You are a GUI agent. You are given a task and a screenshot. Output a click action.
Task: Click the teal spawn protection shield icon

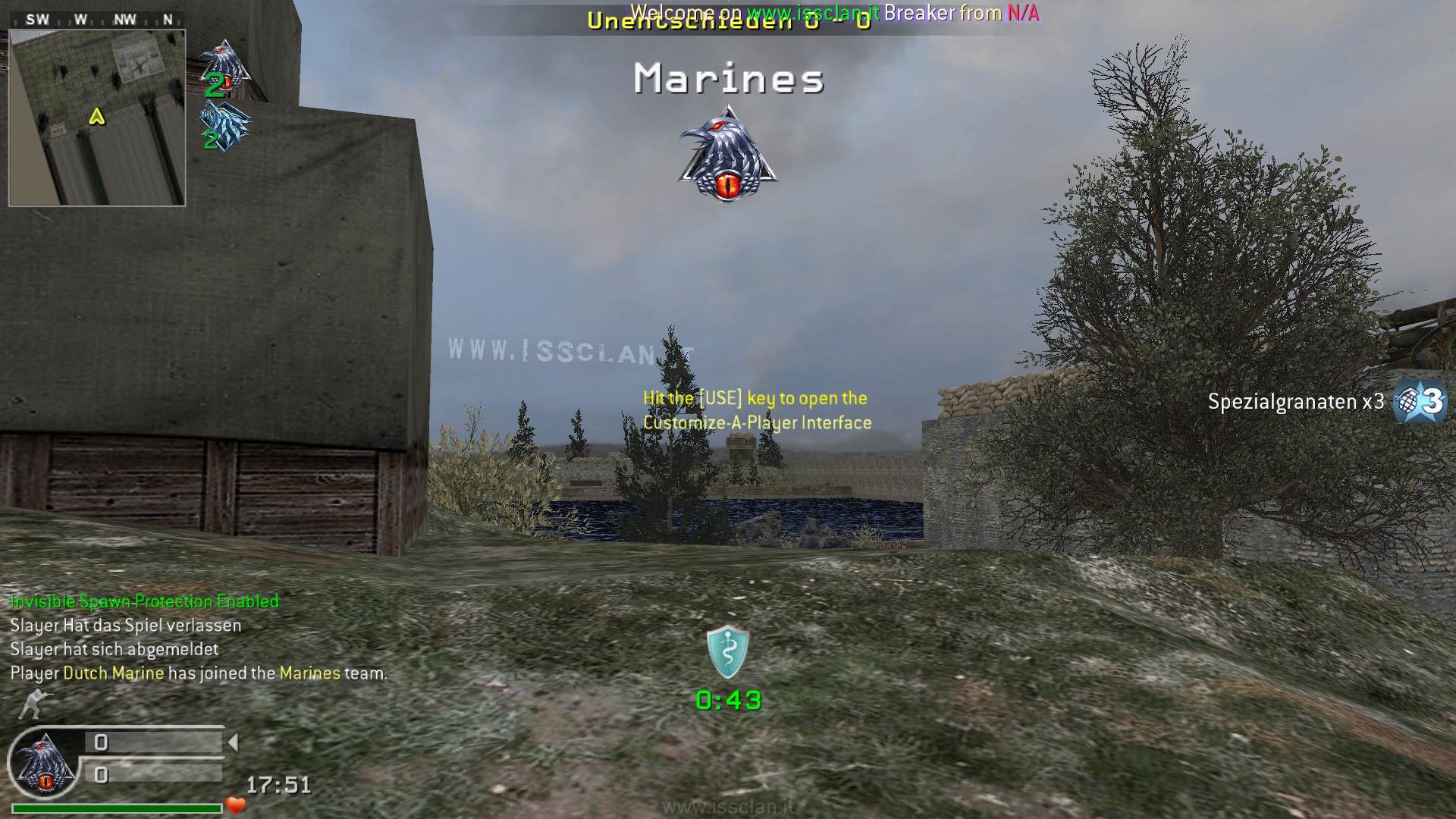[728, 651]
